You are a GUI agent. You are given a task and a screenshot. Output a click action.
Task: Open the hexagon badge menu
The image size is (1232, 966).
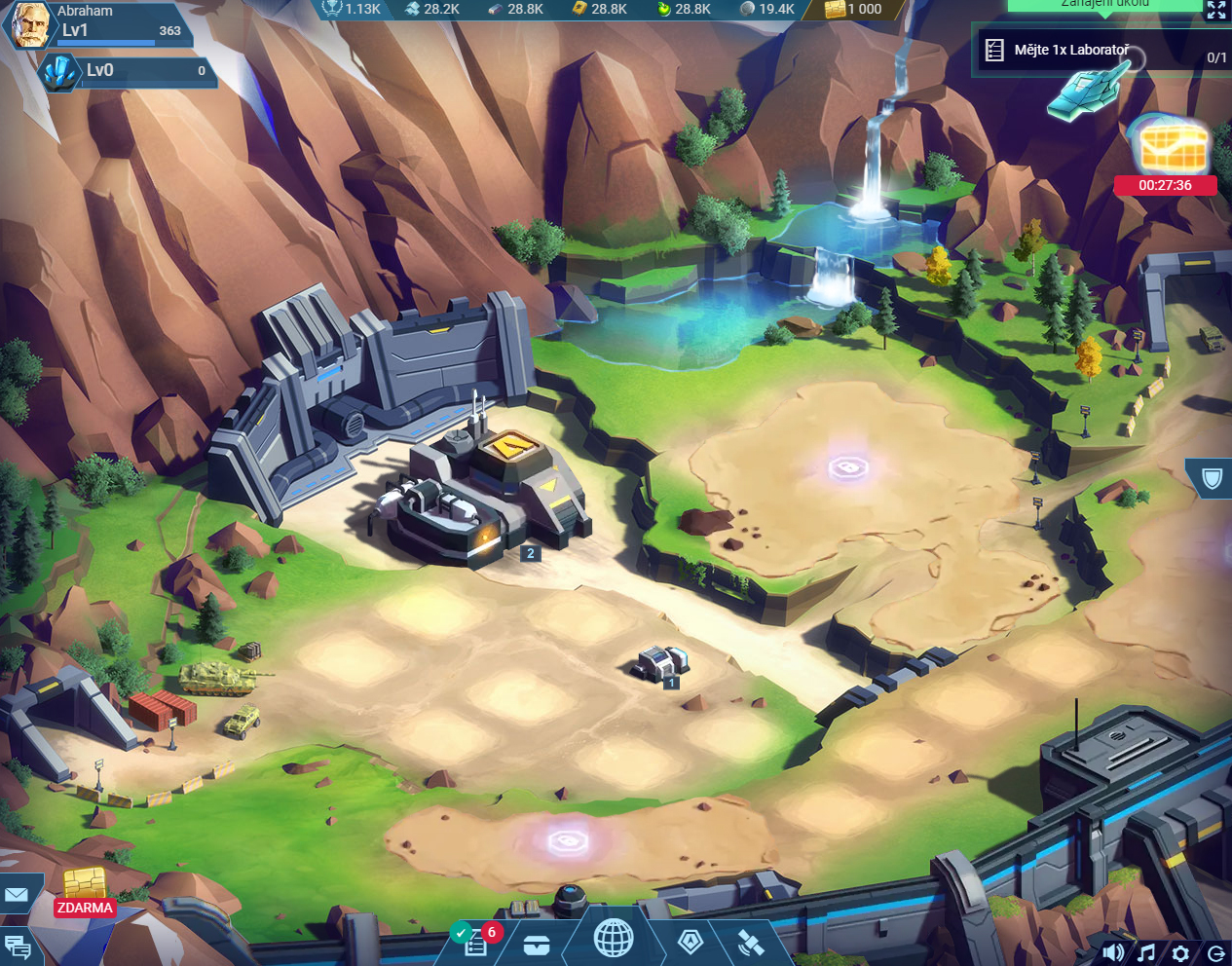pyautogui.click(x=691, y=942)
